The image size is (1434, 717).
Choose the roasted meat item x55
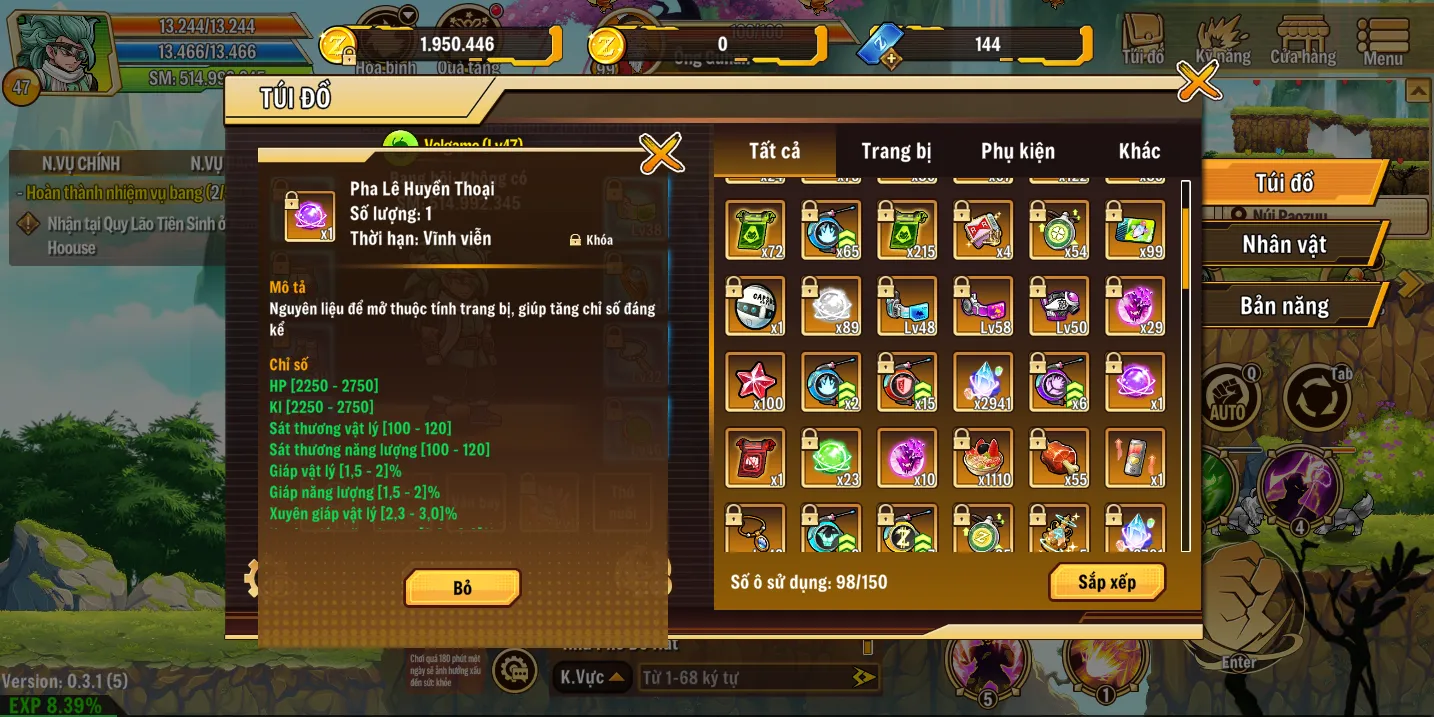click(1060, 457)
